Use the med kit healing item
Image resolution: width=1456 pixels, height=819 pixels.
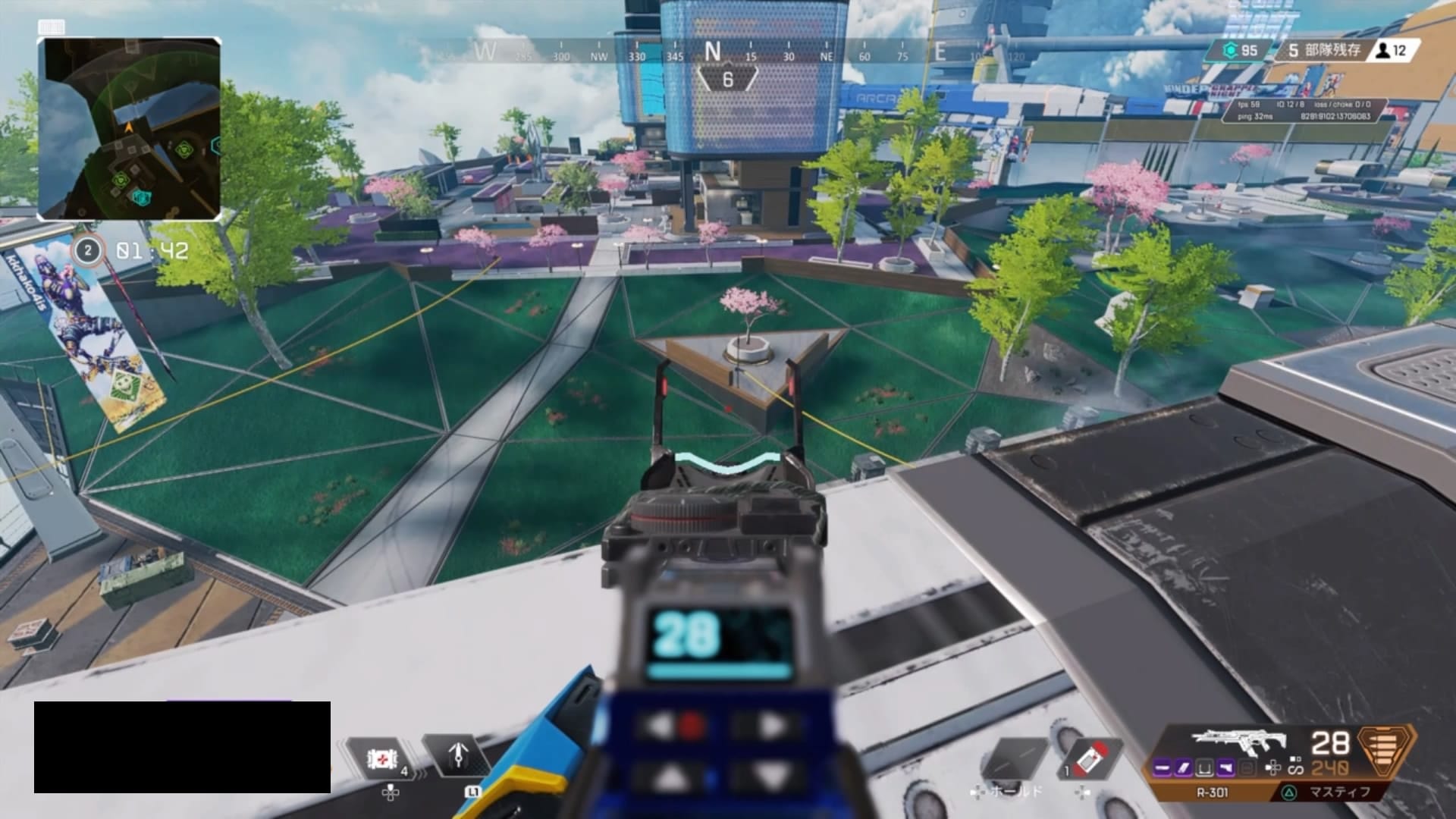point(379,759)
